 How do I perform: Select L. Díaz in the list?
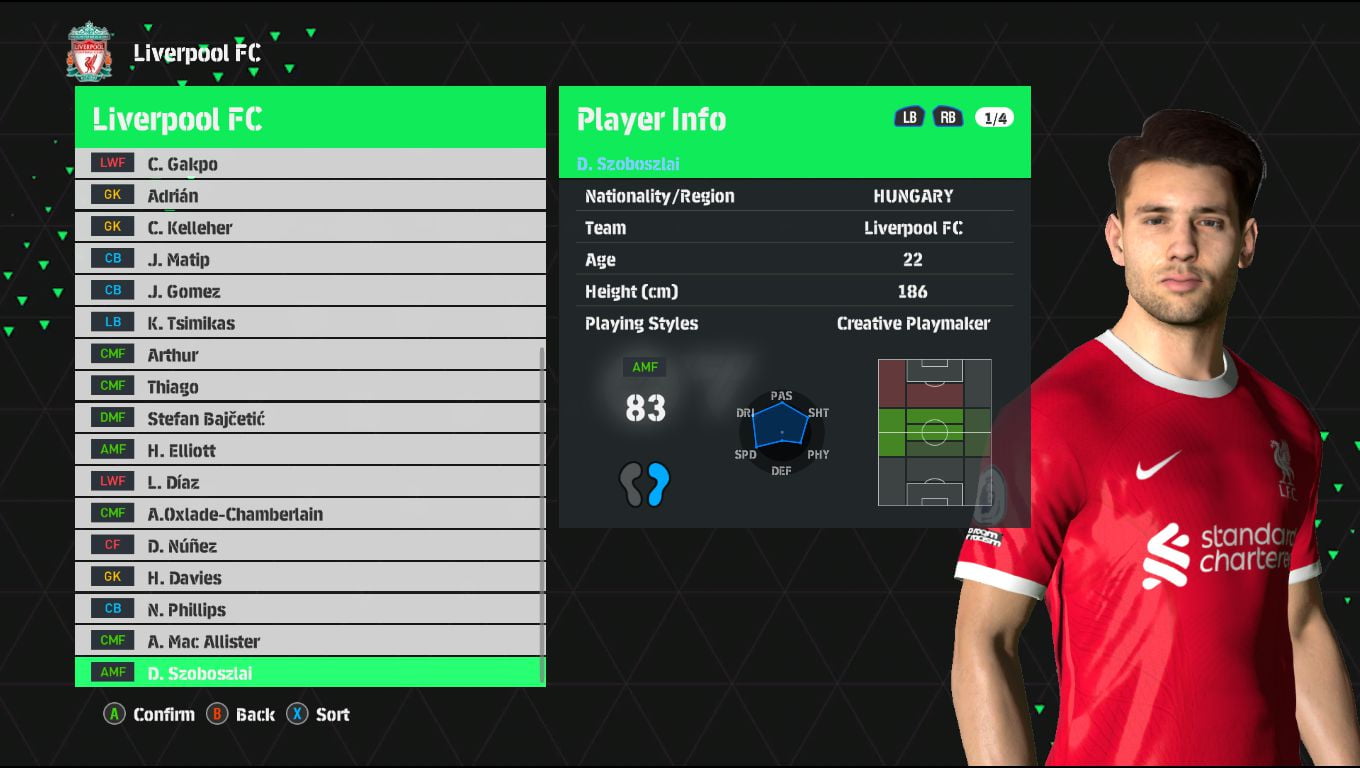pyautogui.click(x=310, y=482)
